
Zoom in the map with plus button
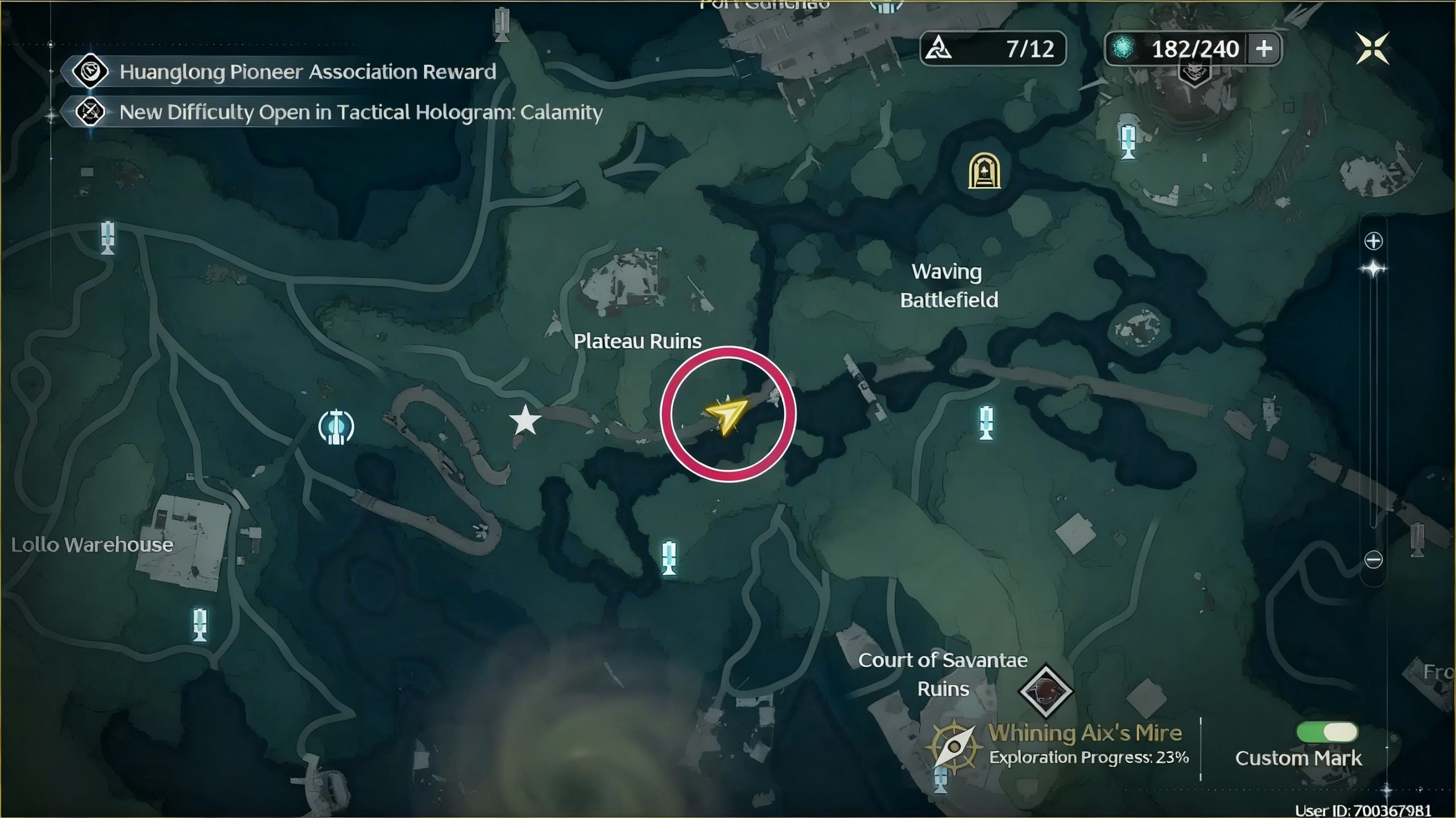1374,241
